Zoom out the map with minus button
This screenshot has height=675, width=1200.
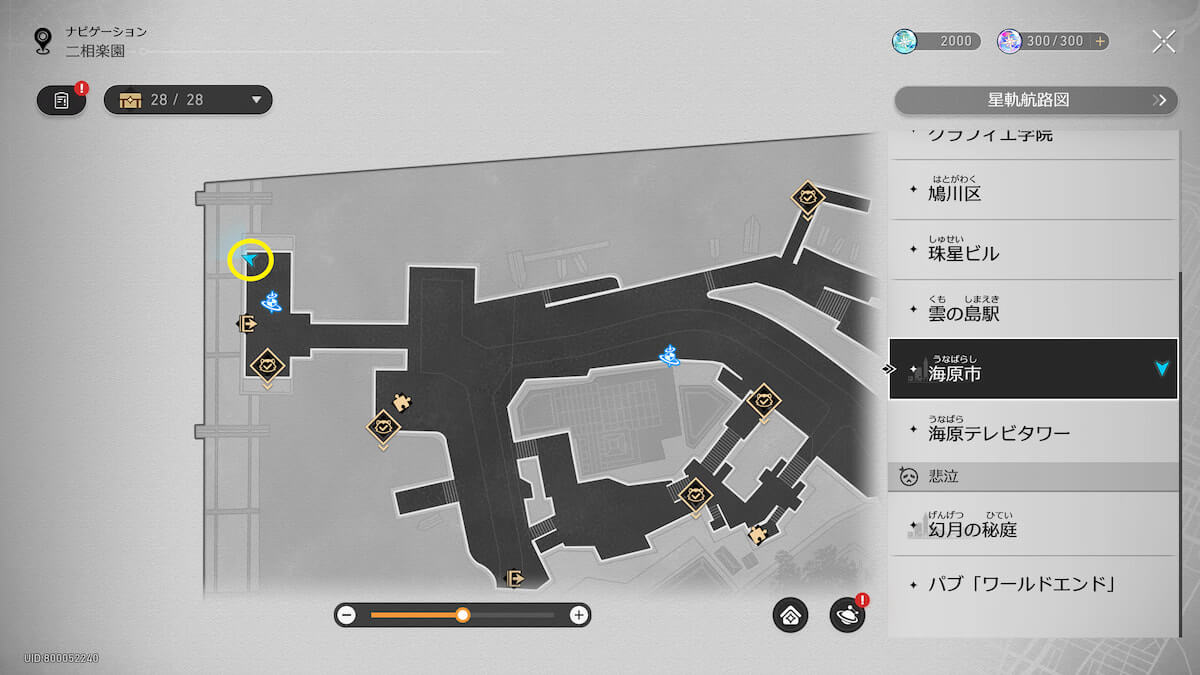tap(347, 615)
